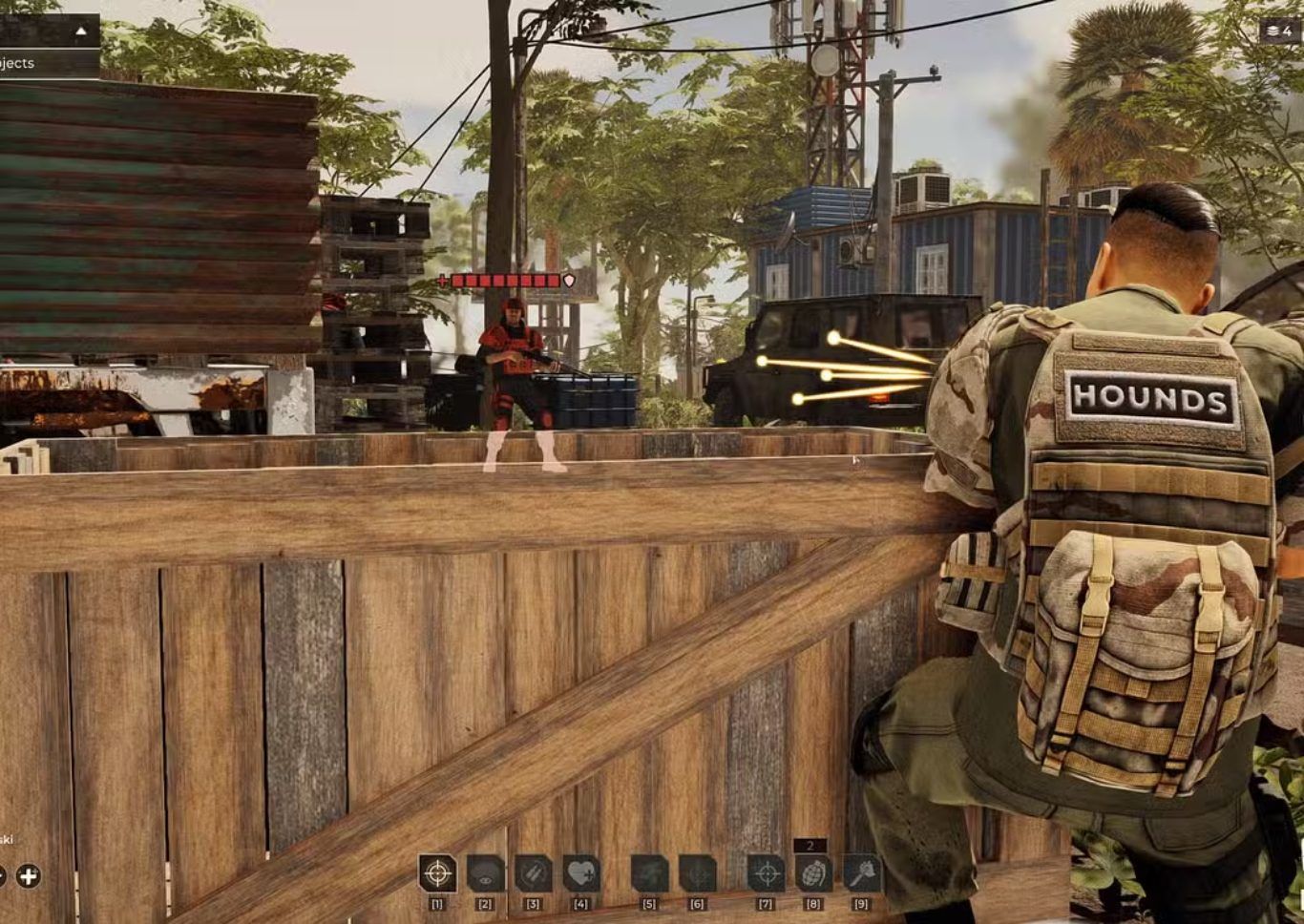Collapse the top-left panel with the arrow
Image resolution: width=1304 pixels, height=924 pixels.
click(x=81, y=31)
